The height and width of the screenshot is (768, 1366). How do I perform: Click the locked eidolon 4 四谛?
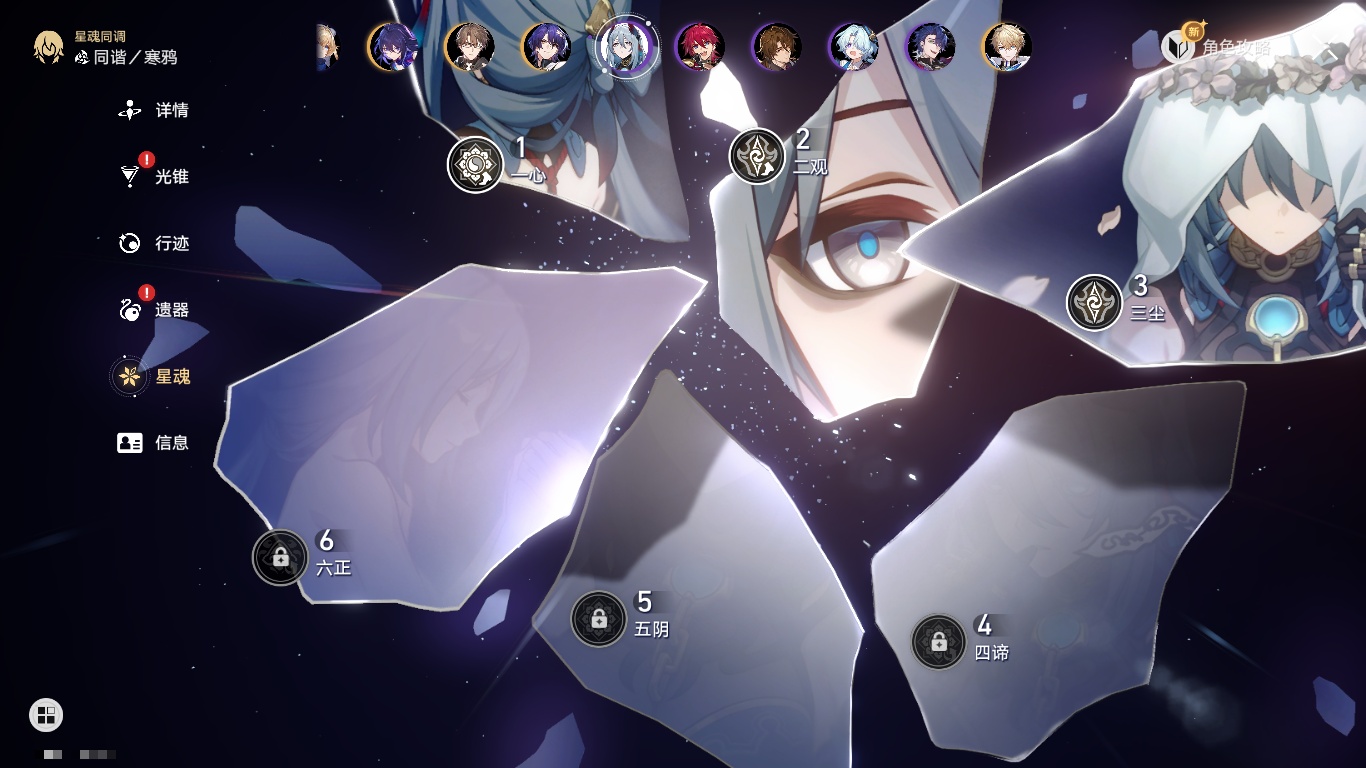pyautogui.click(x=938, y=642)
